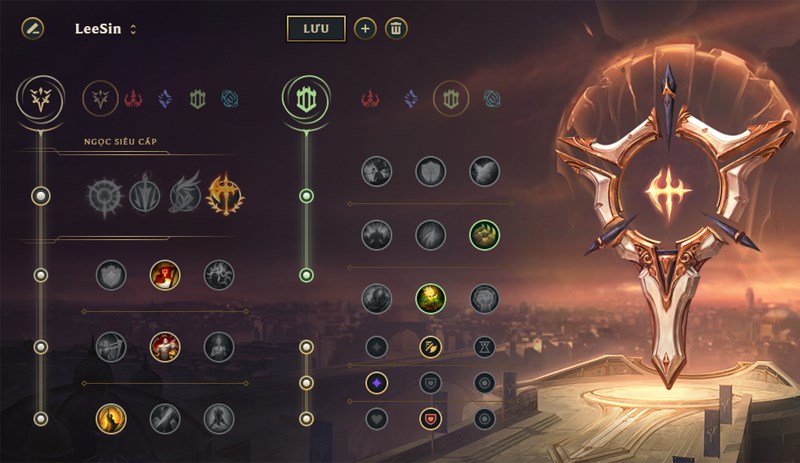
Task: Choose the Triumph rune
Action: (x=165, y=274)
